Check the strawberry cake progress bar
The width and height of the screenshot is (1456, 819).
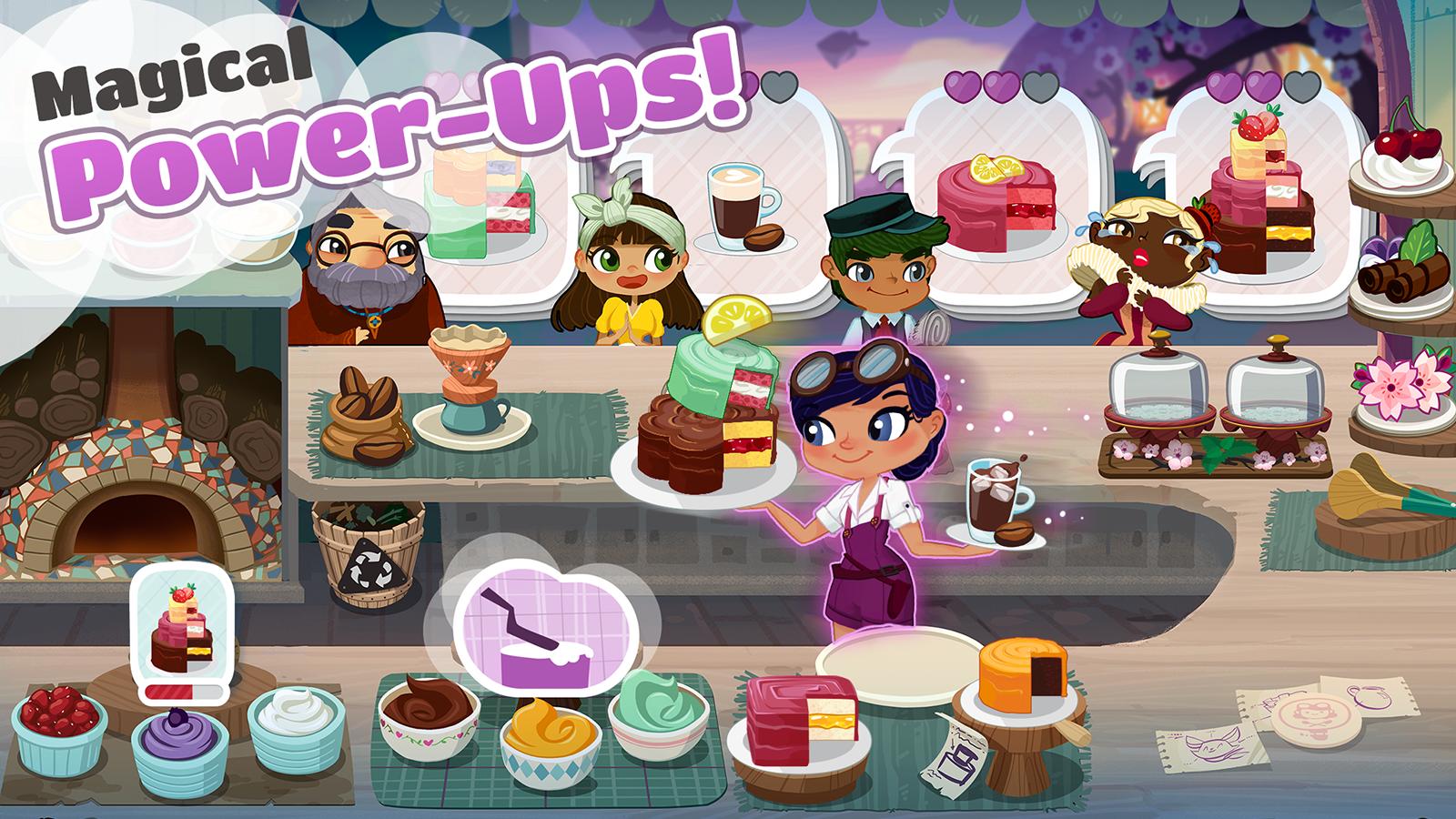(x=182, y=692)
